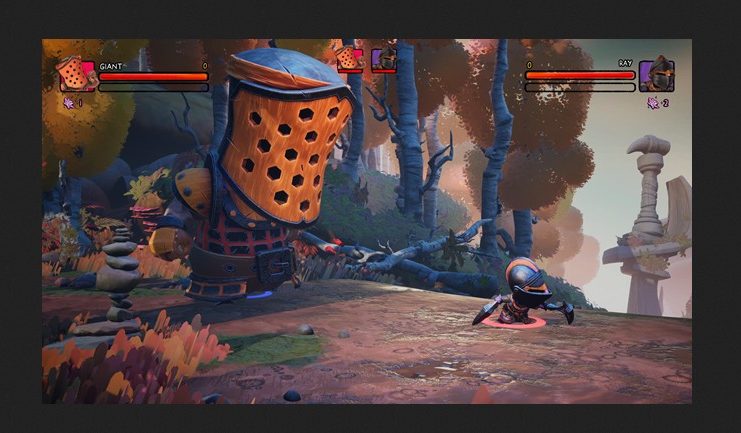The width and height of the screenshot is (741, 433).
Task: Click the small Giant icon at top center
Action: (349, 58)
